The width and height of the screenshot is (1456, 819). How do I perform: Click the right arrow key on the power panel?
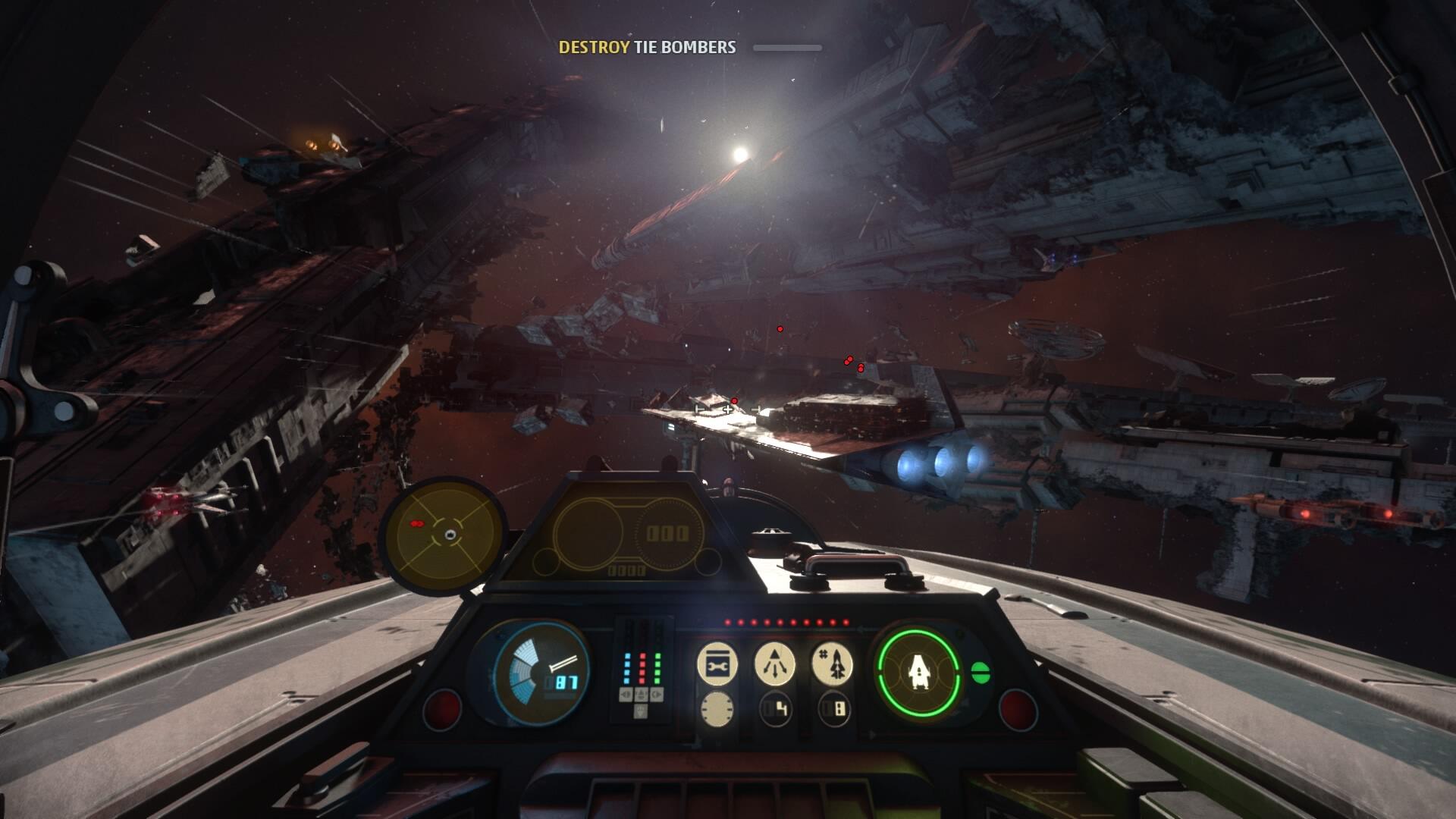pyautogui.click(x=657, y=696)
